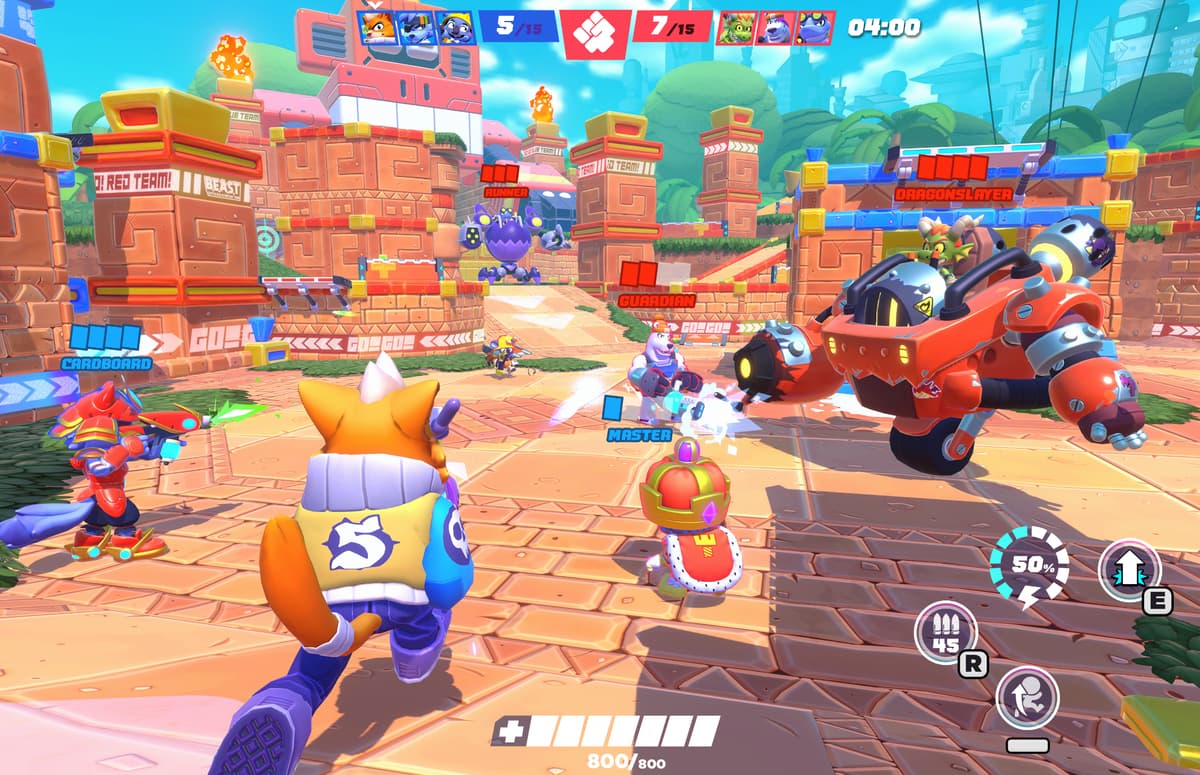
Task: Activate the upward arrow boost ability
Action: click(1129, 570)
